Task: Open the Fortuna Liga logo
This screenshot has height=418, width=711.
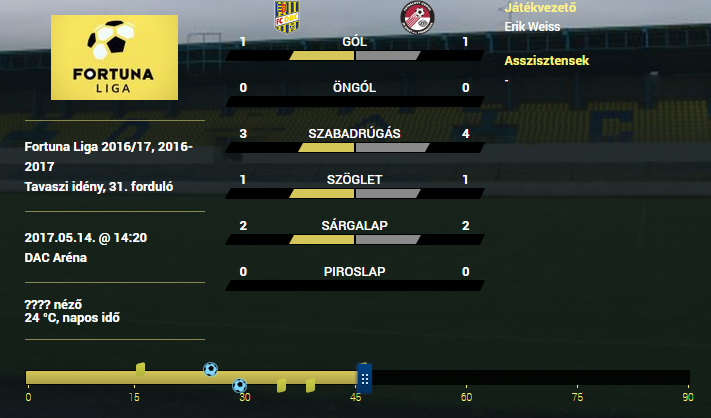Action: pos(114,57)
